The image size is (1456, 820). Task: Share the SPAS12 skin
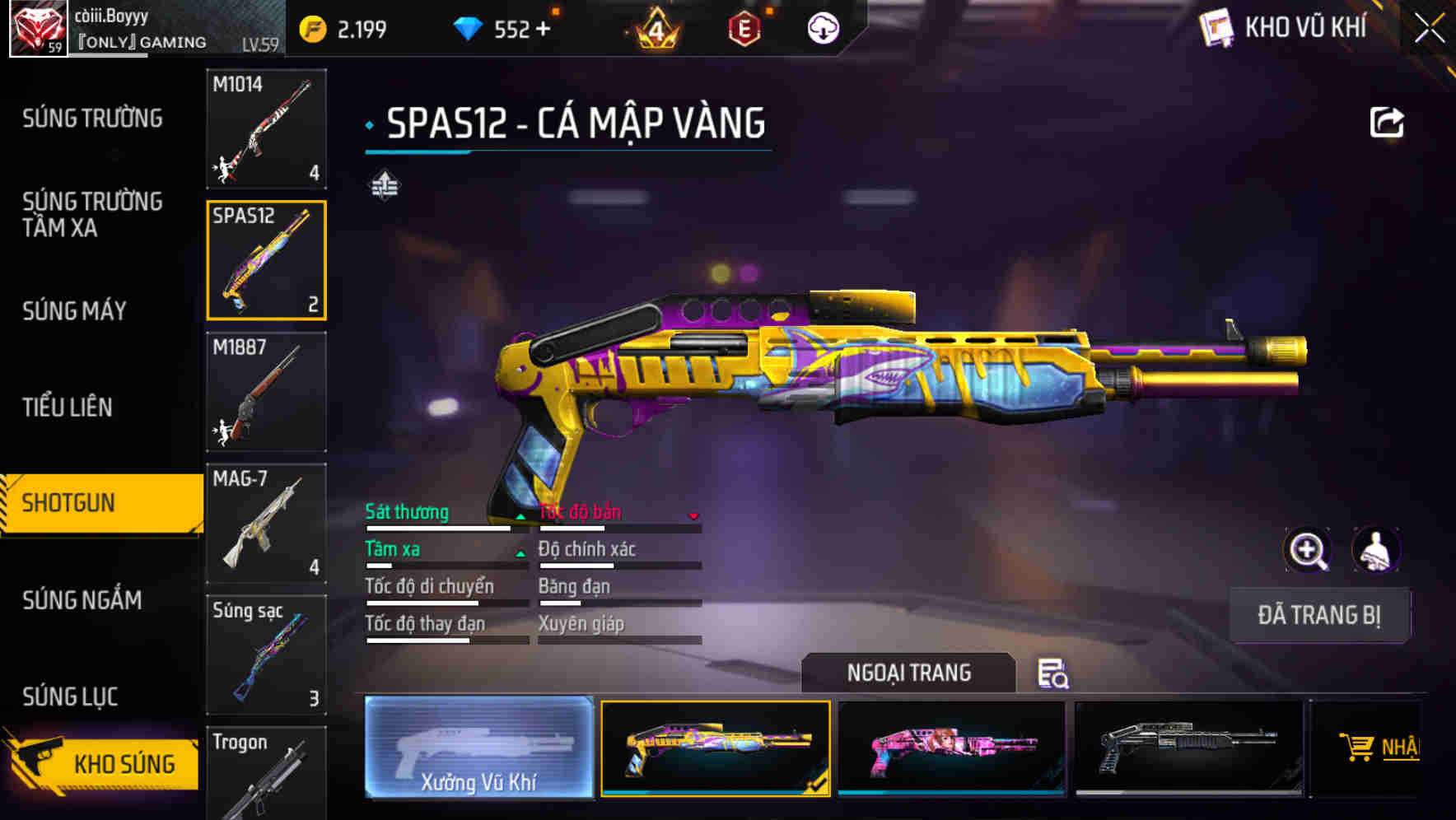pyautogui.click(x=1386, y=123)
